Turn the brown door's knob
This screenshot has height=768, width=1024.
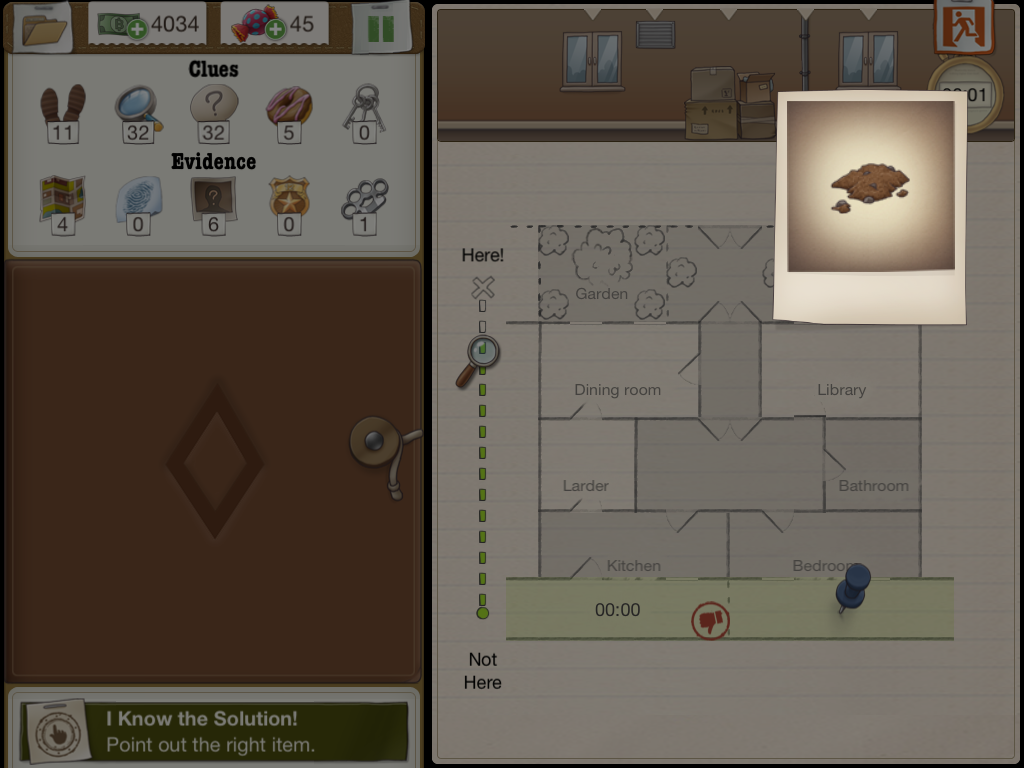[374, 440]
